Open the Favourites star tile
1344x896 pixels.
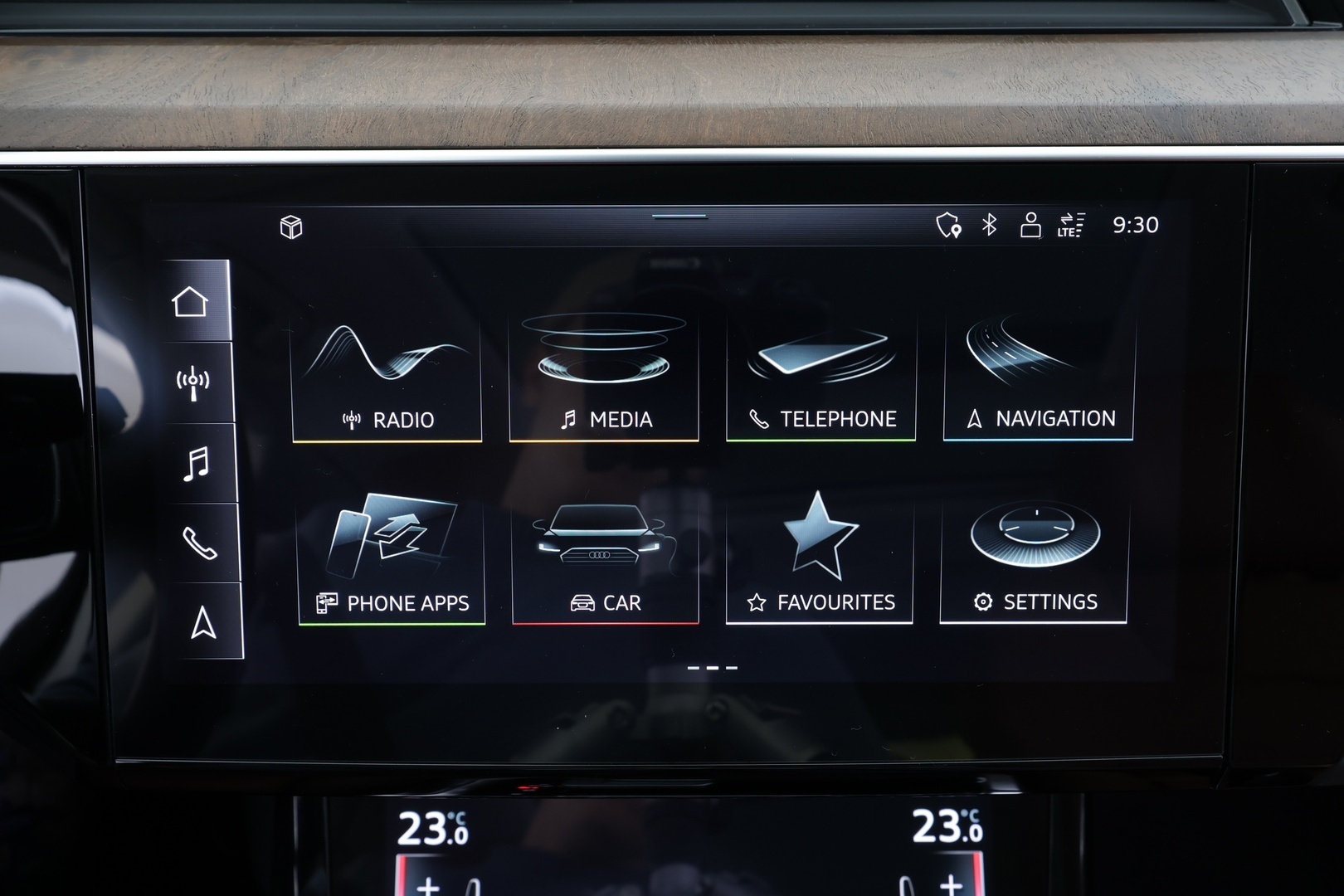coord(820,558)
